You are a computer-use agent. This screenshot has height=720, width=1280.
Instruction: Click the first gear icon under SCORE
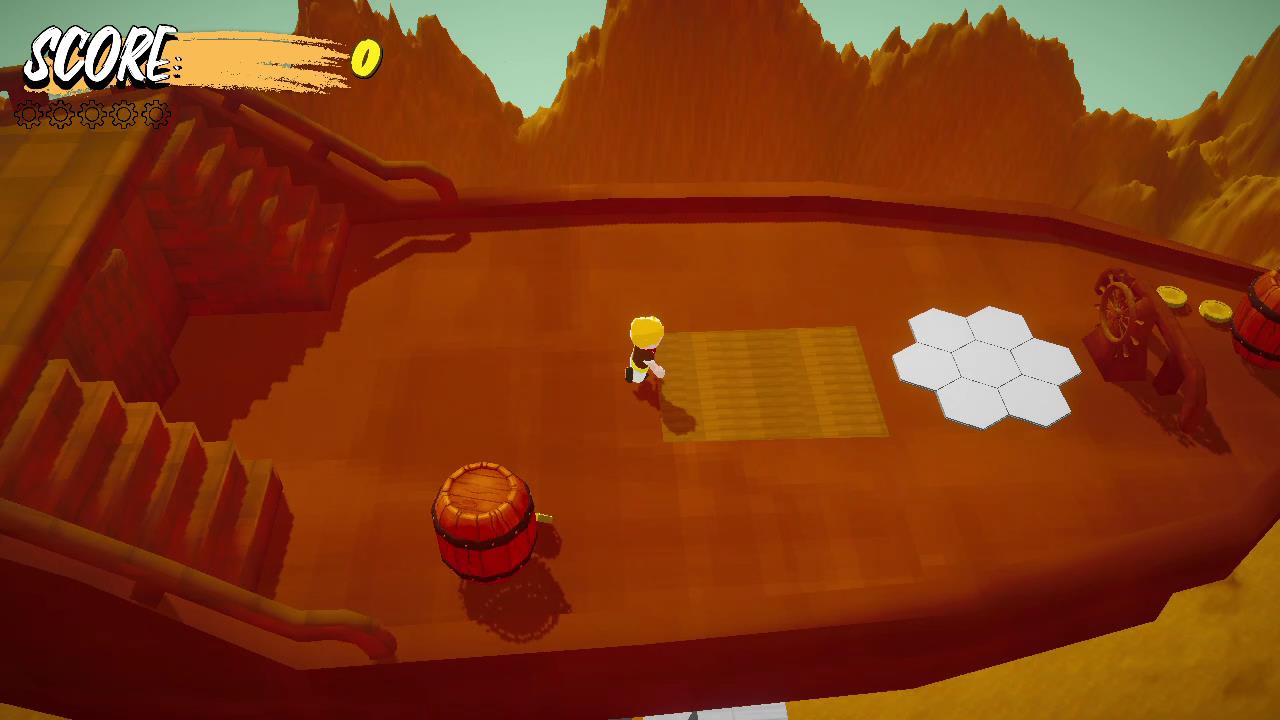pyautogui.click(x=27, y=114)
